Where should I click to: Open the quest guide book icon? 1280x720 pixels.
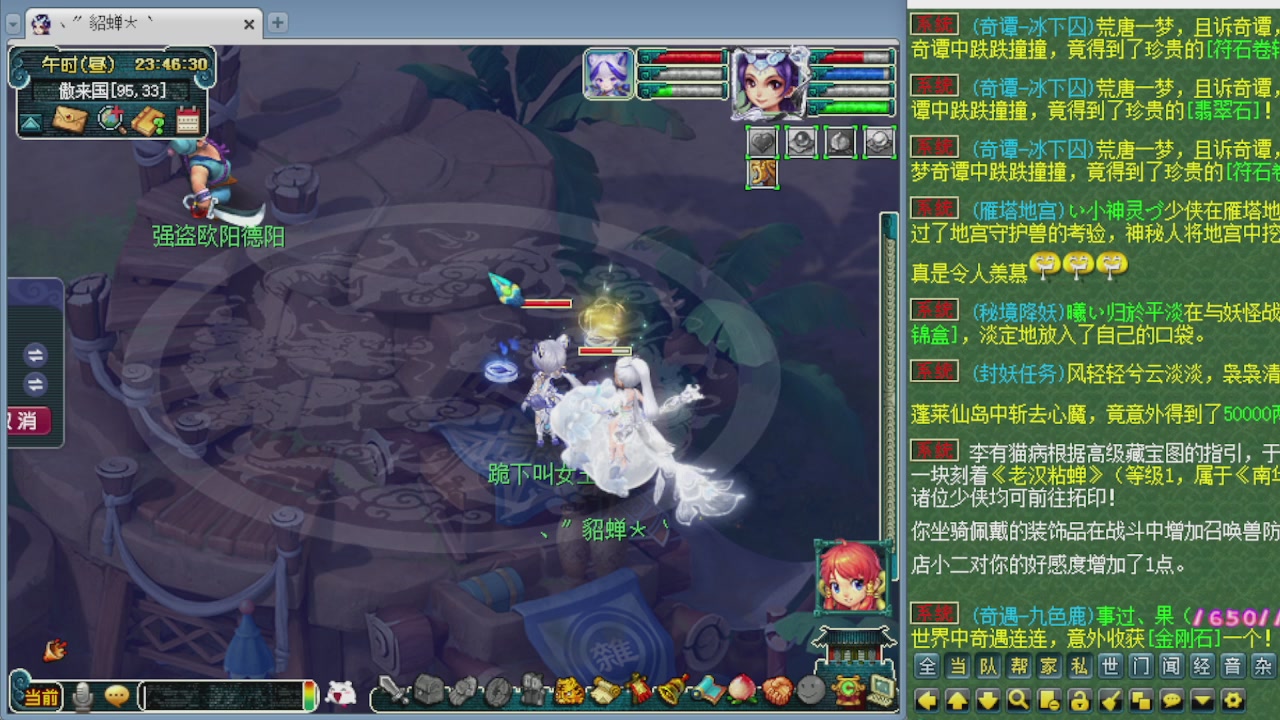(x=147, y=120)
